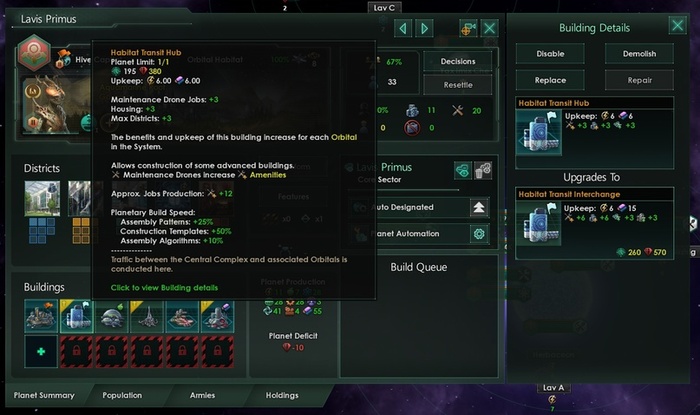Switch to the Armies tab
Screen dimensions: 700x415
tap(203, 395)
